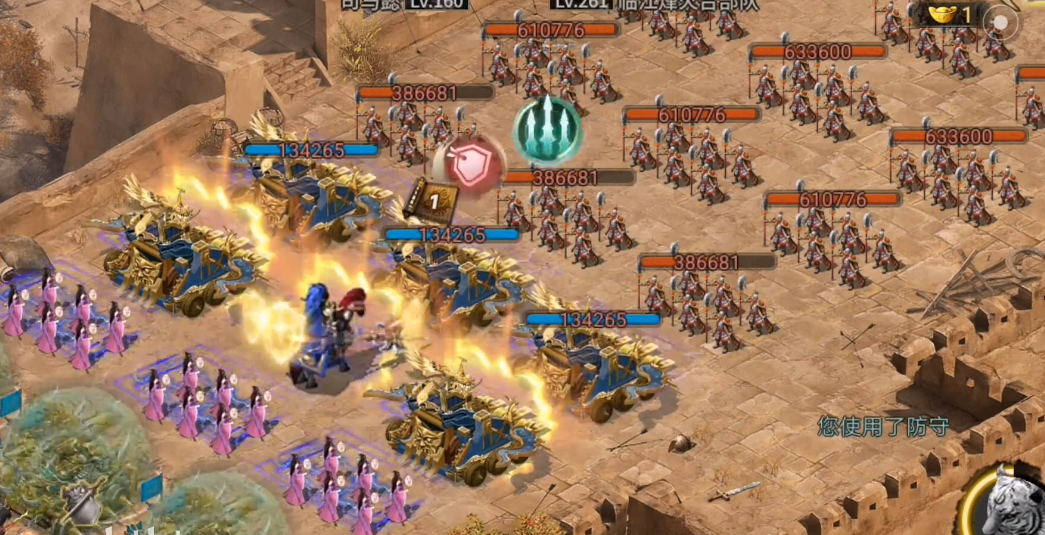
Task: Trigger the teal trident skill icon
Action: pos(548,131)
